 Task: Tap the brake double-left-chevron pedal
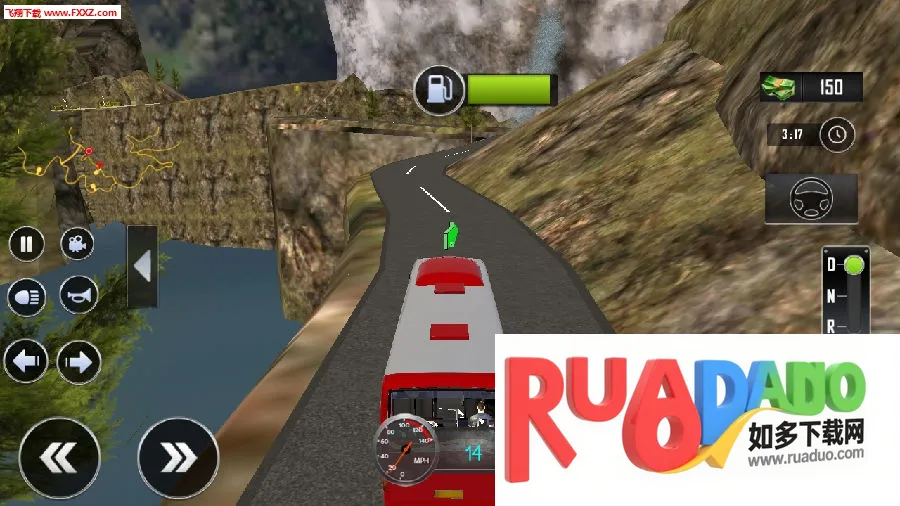click(x=60, y=458)
